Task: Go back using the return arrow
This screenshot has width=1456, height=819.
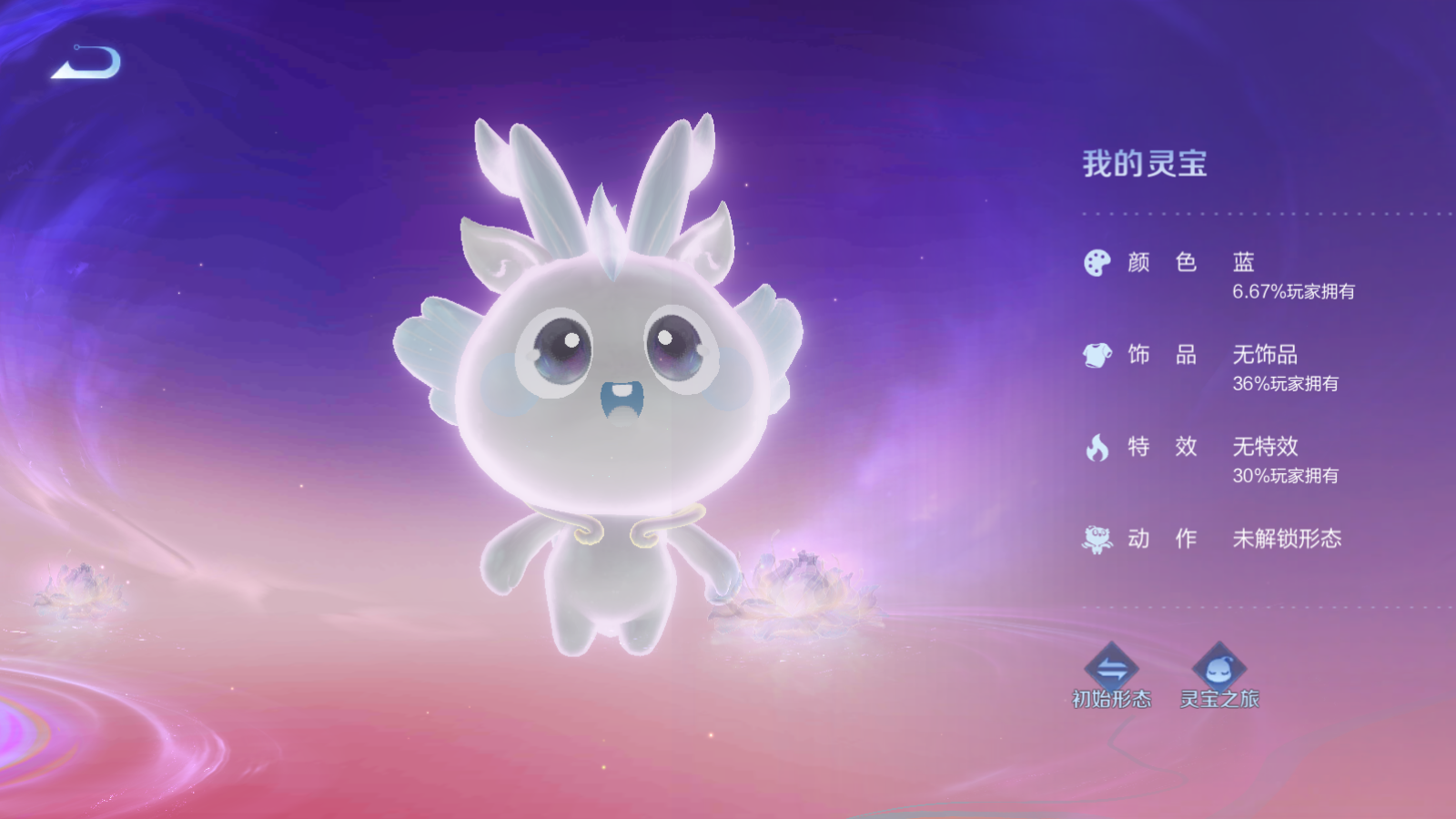Action: click(x=86, y=63)
